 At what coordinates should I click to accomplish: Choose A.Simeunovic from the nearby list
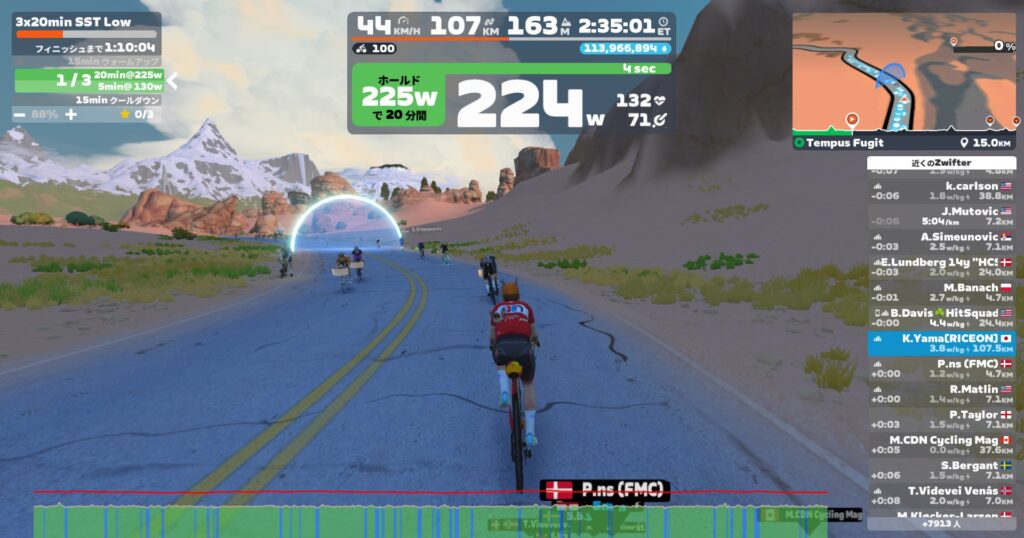point(941,242)
